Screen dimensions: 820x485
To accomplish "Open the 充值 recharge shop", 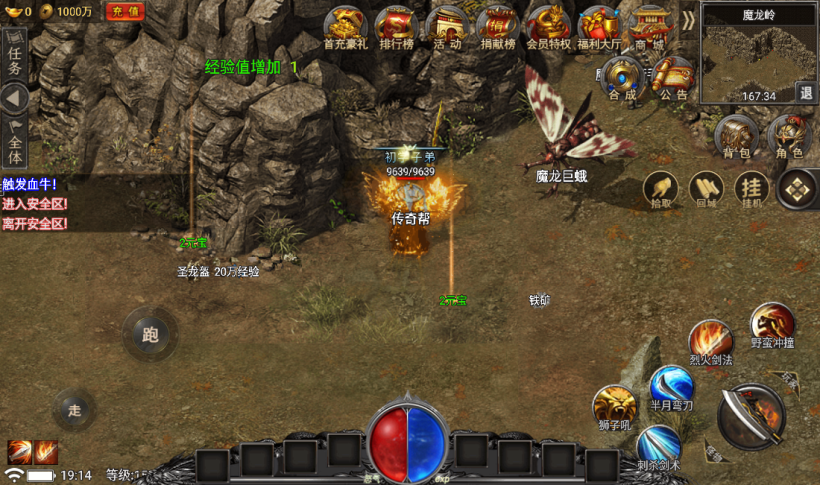I will pos(126,11).
